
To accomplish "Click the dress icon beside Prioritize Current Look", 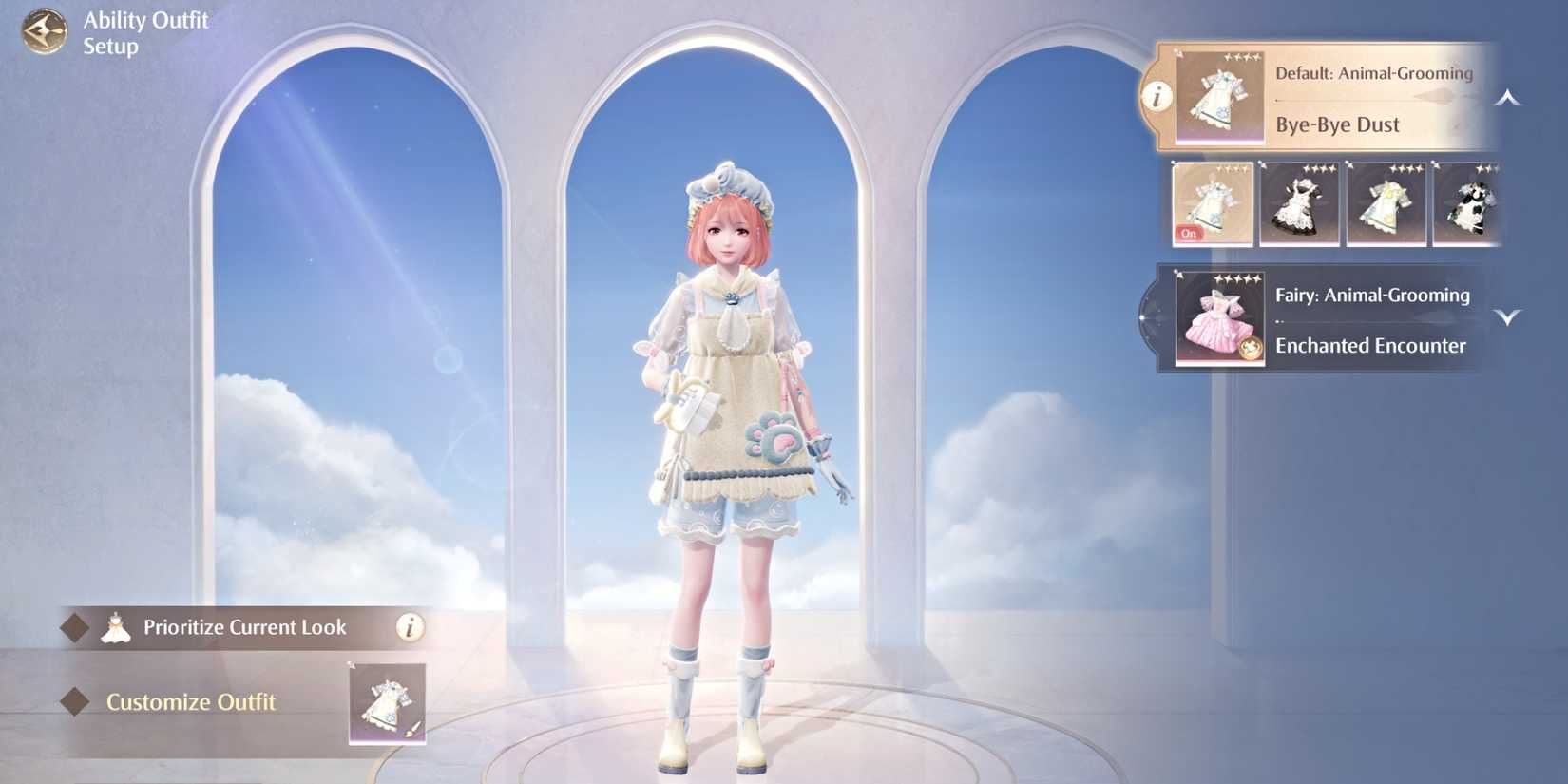I will (118, 626).
